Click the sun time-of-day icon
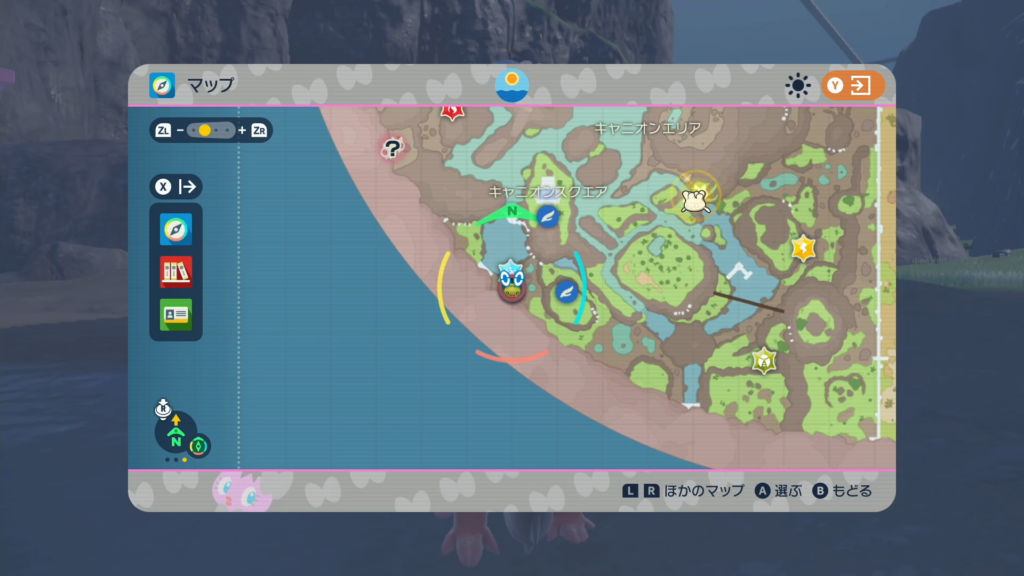Viewport: 1024px width, 576px height. pyautogui.click(x=798, y=86)
